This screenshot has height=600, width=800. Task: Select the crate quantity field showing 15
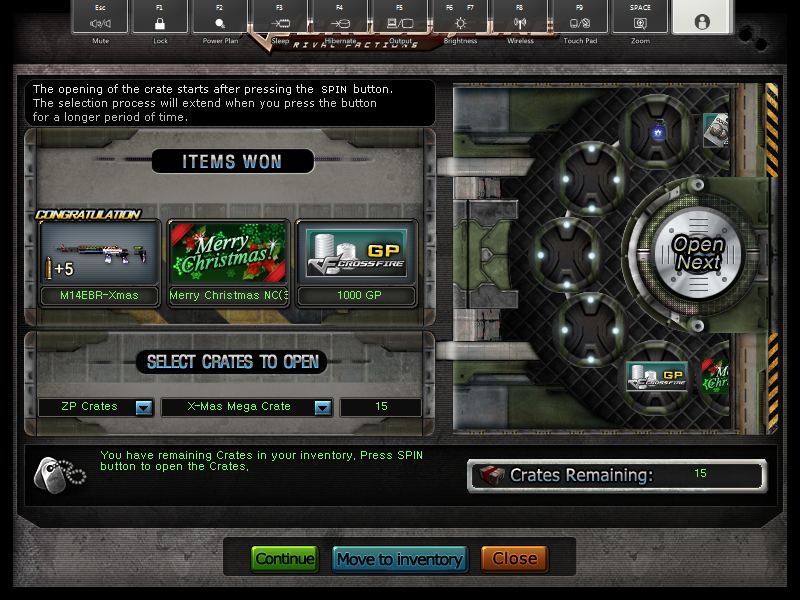380,407
